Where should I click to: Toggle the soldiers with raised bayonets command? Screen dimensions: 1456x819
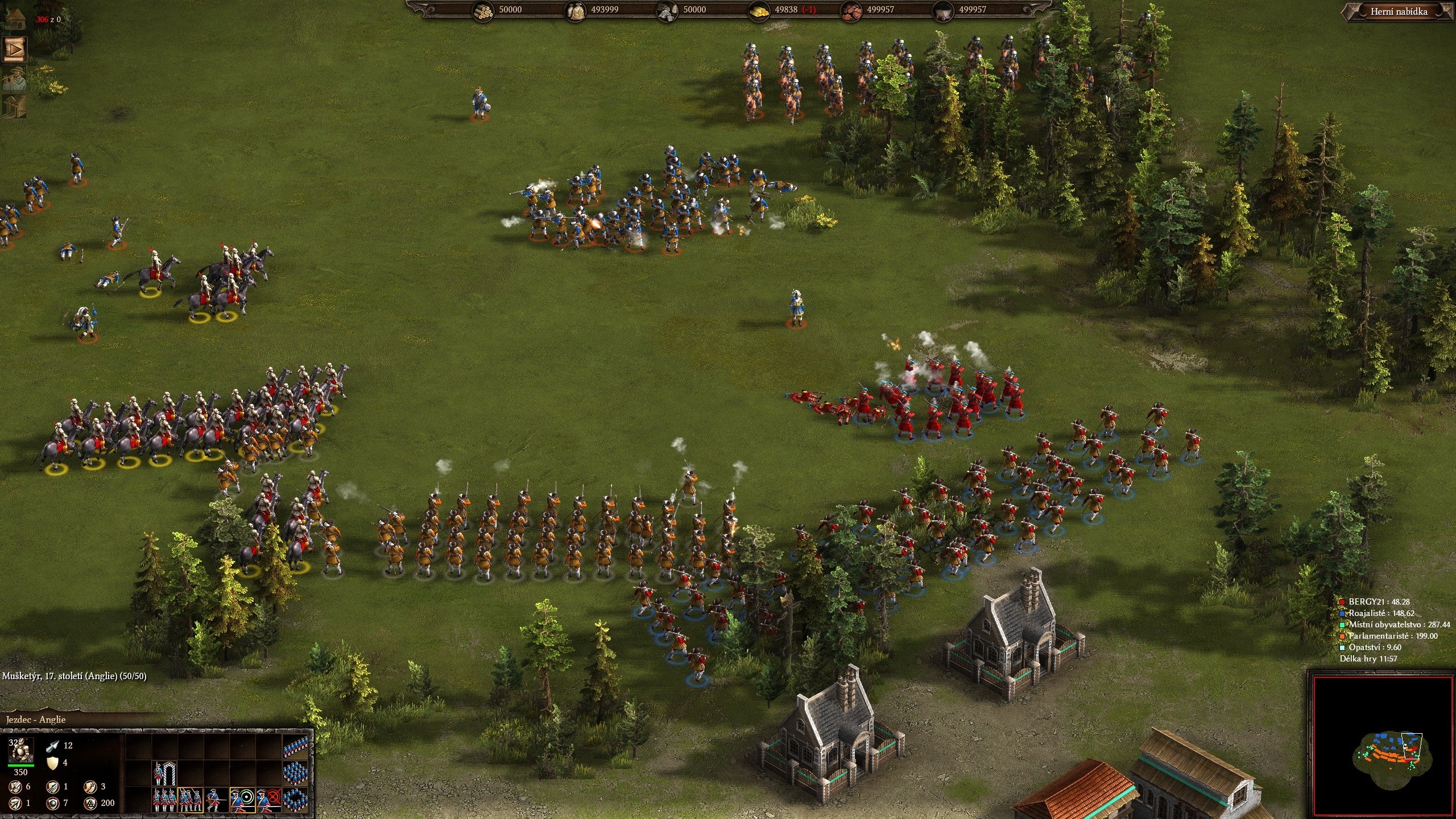(x=190, y=799)
